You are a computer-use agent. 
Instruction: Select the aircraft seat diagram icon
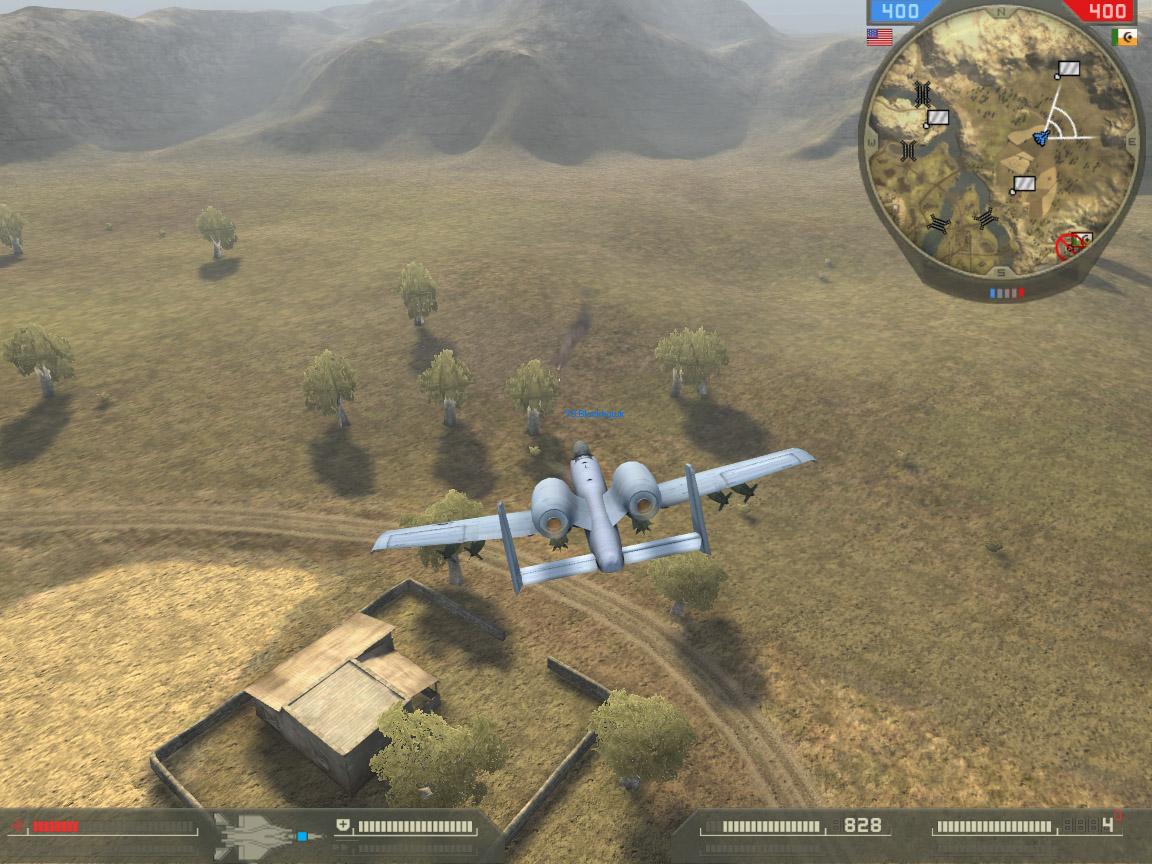[x=267, y=834]
